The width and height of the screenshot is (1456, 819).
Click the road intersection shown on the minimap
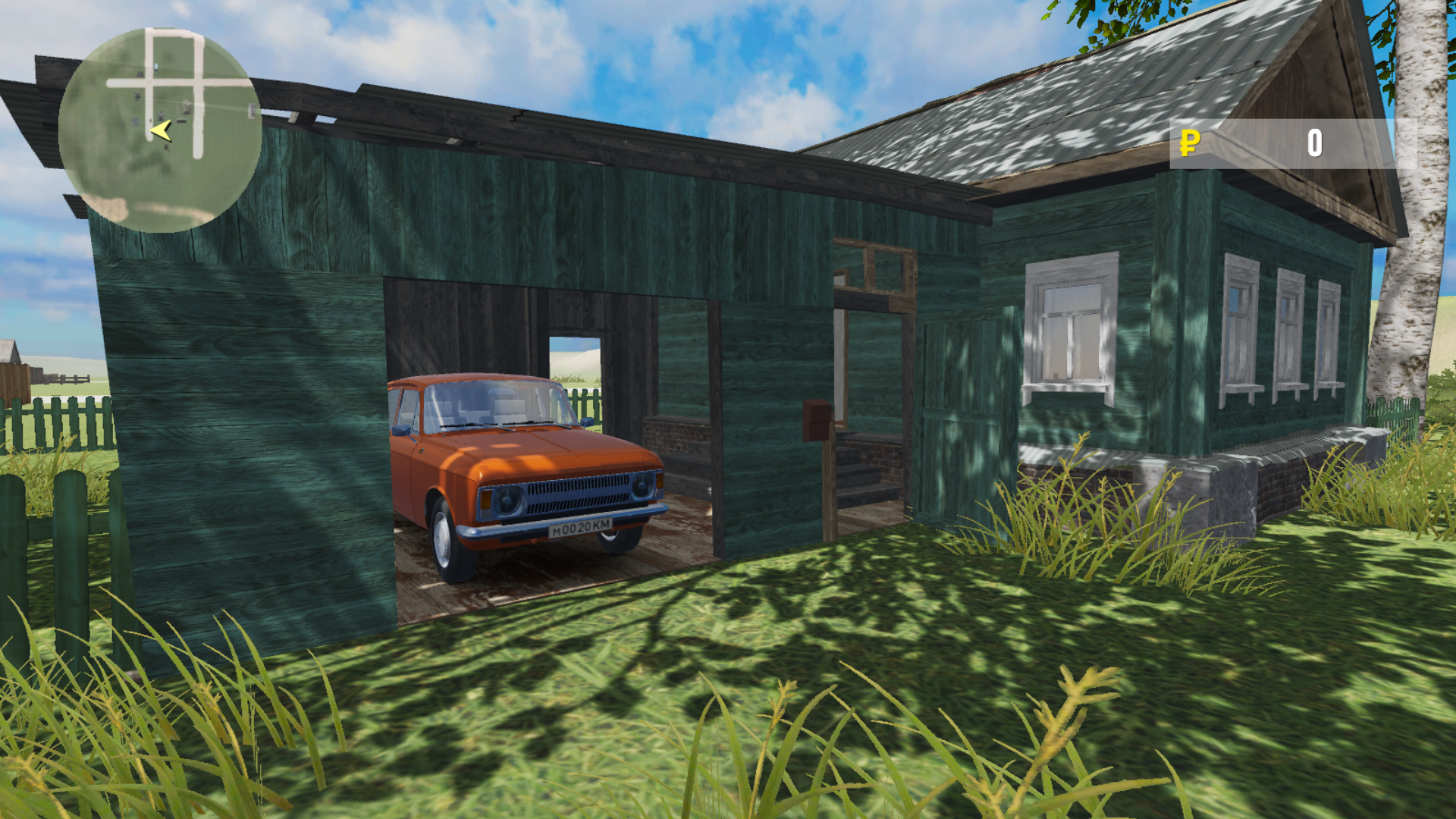click(x=151, y=83)
